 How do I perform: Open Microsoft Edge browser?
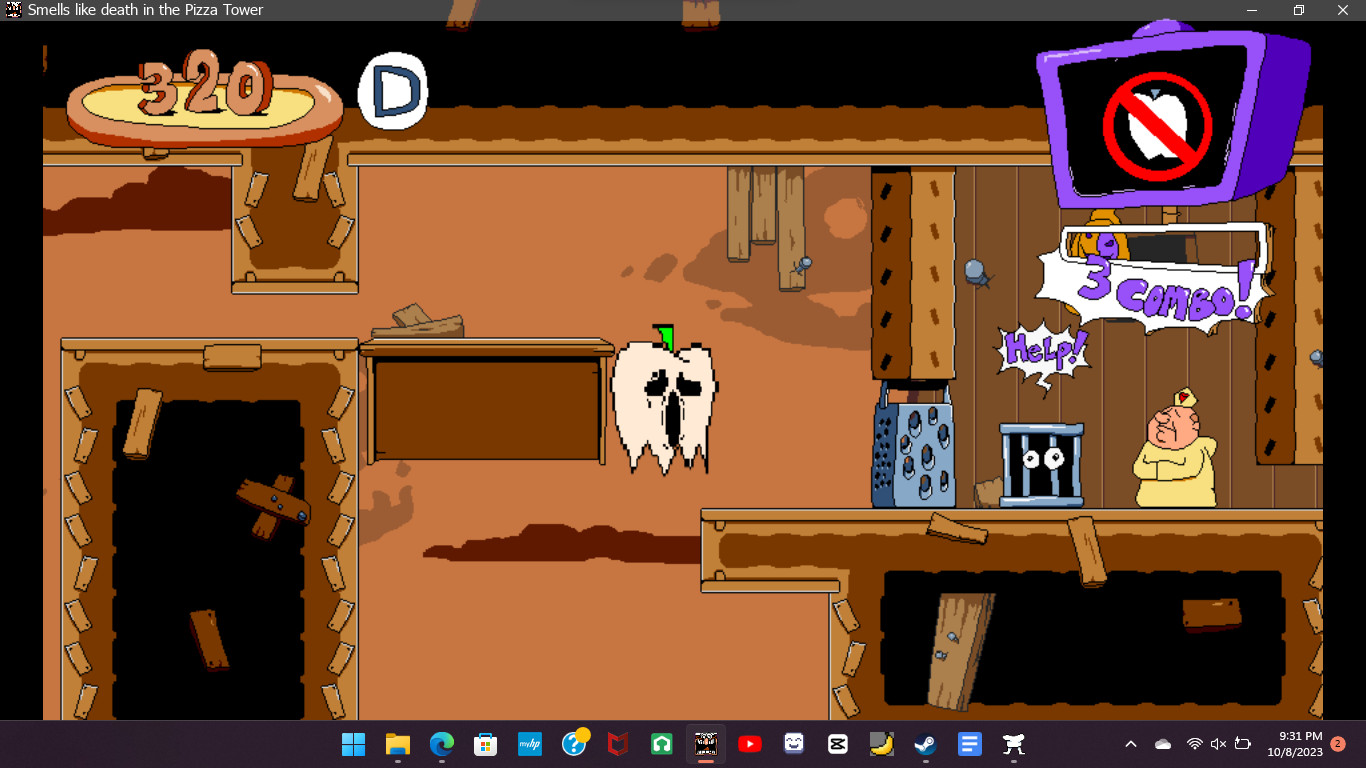[441, 744]
